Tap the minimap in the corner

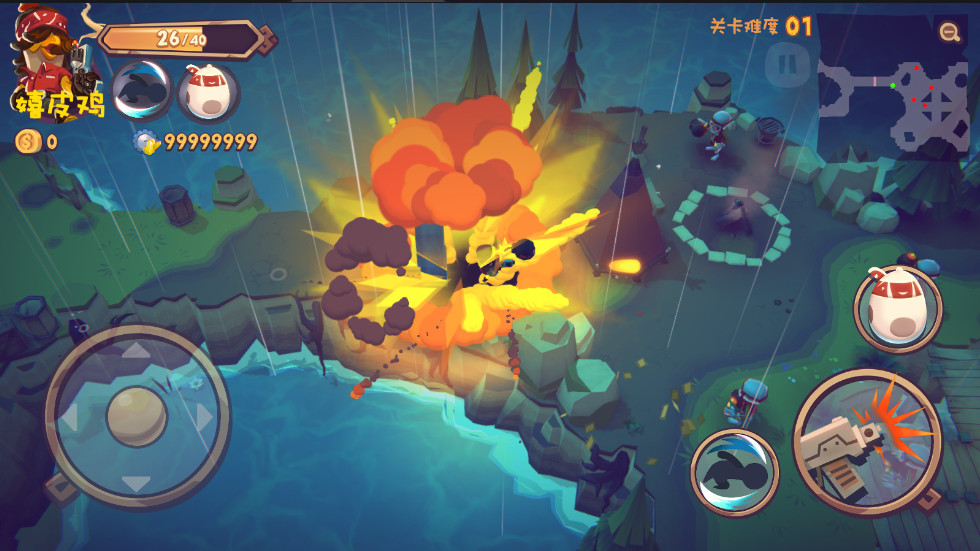tap(892, 99)
